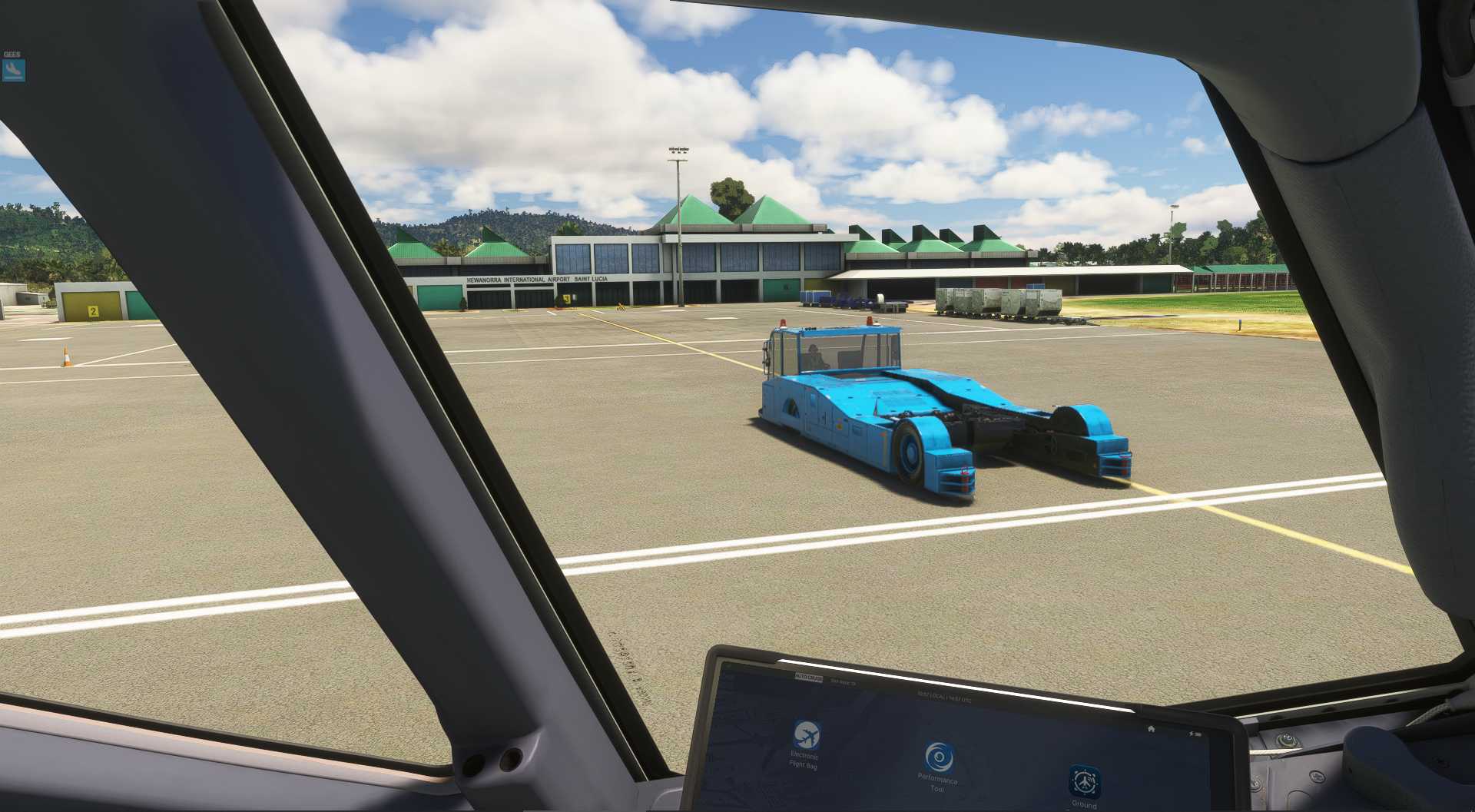The height and width of the screenshot is (812, 1475).
Task: Open the Ground services app
Action: point(1084,781)
